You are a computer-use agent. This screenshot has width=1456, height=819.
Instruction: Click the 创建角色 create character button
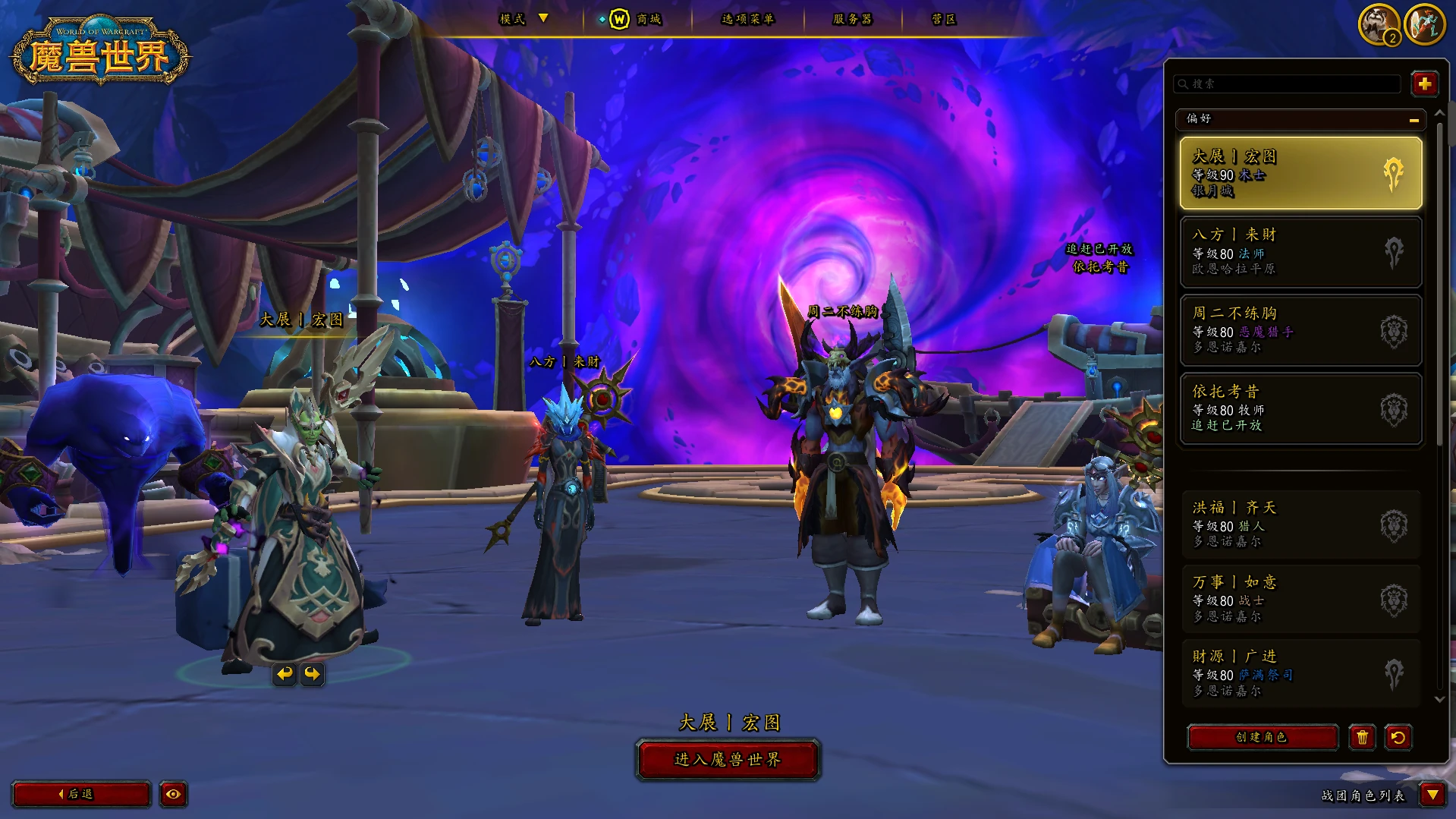(1262, 737)
